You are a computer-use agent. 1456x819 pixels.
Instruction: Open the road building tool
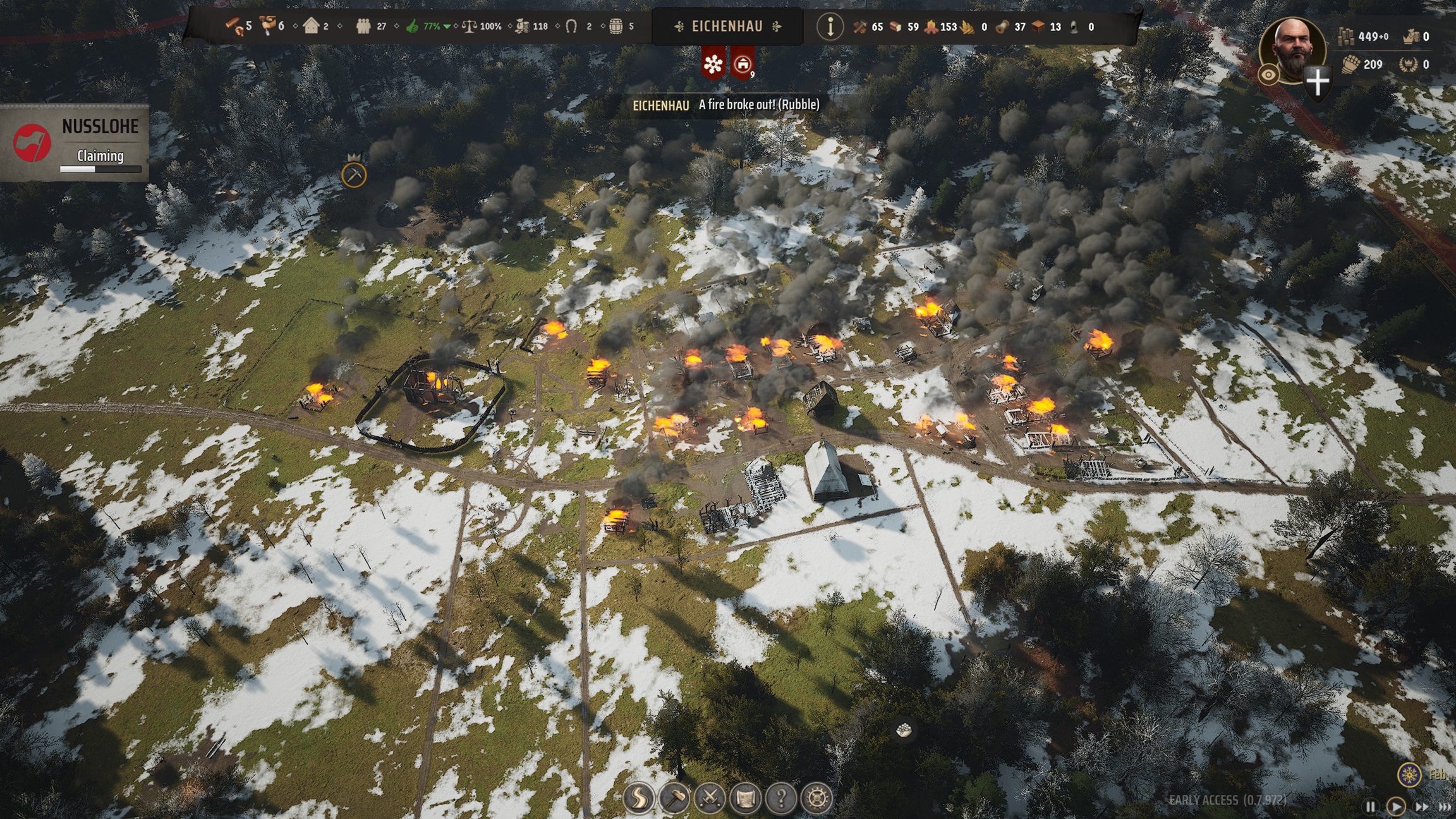tap(639, 798)
